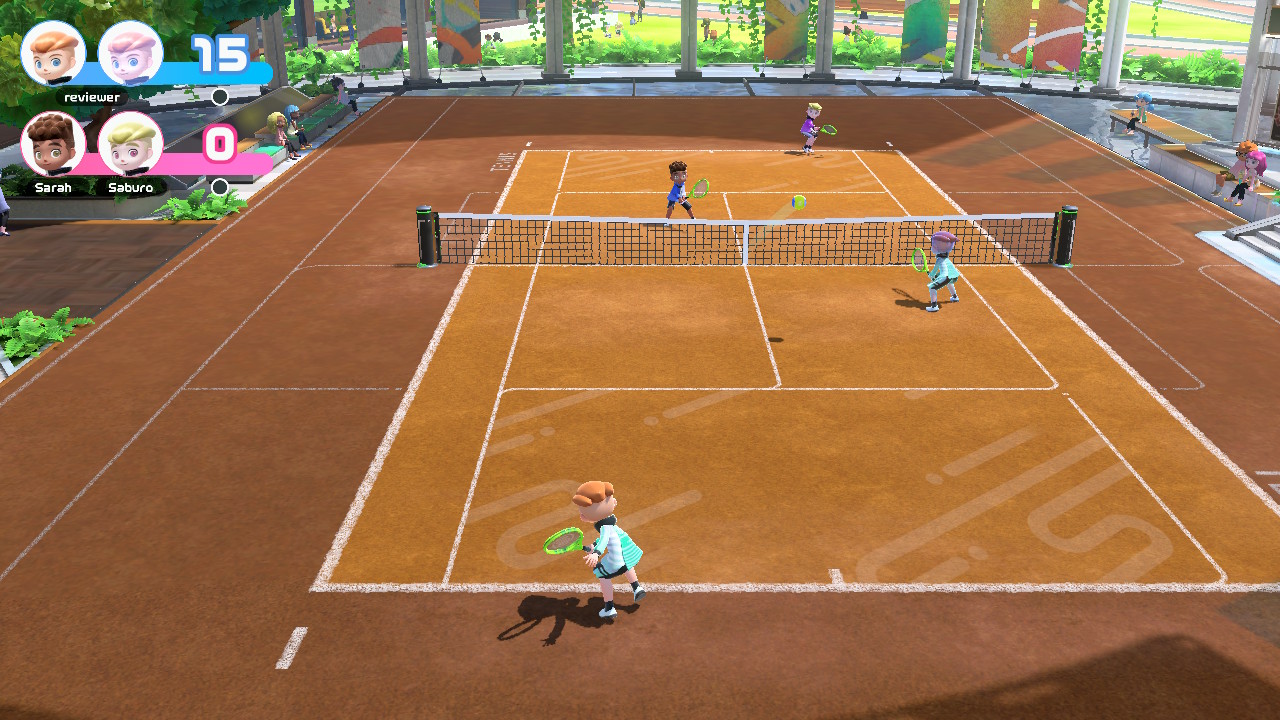Select the pink-haired teammate portrait
Image resolution: width=1280 pixels, height=720 pixels.
pos(131,54)
